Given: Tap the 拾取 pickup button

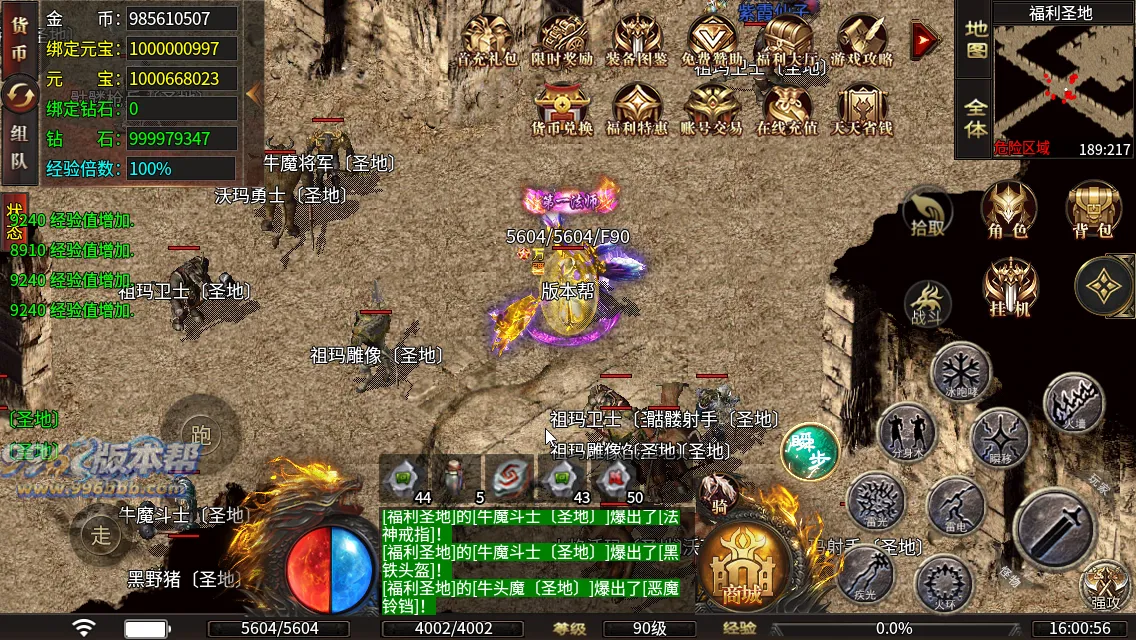Looking at the screenshot, I should (928, 213).
